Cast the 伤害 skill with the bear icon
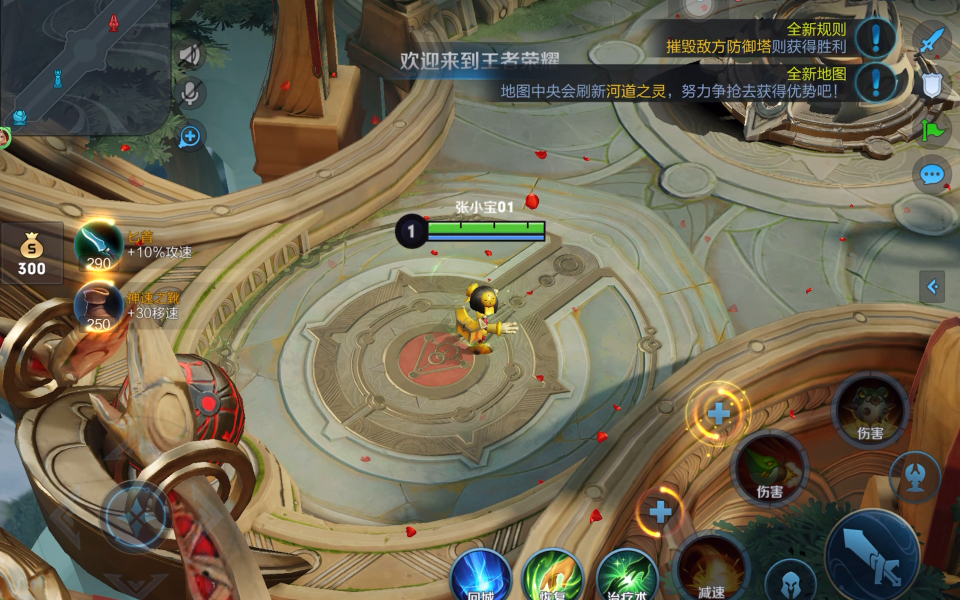This screenshot has height=600, width=960. click(870, 410)
